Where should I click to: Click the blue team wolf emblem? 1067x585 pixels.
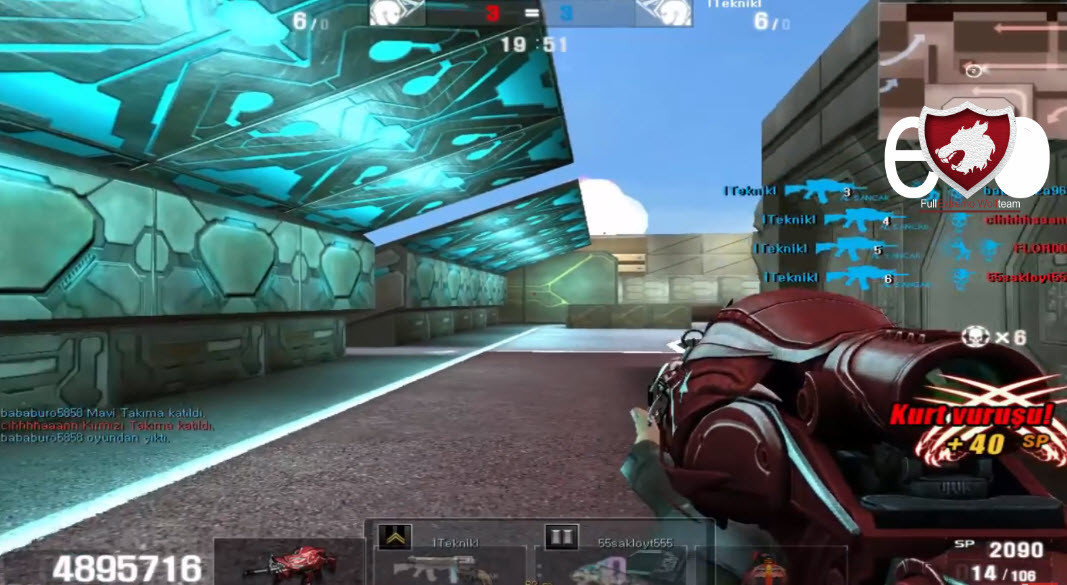664,13
